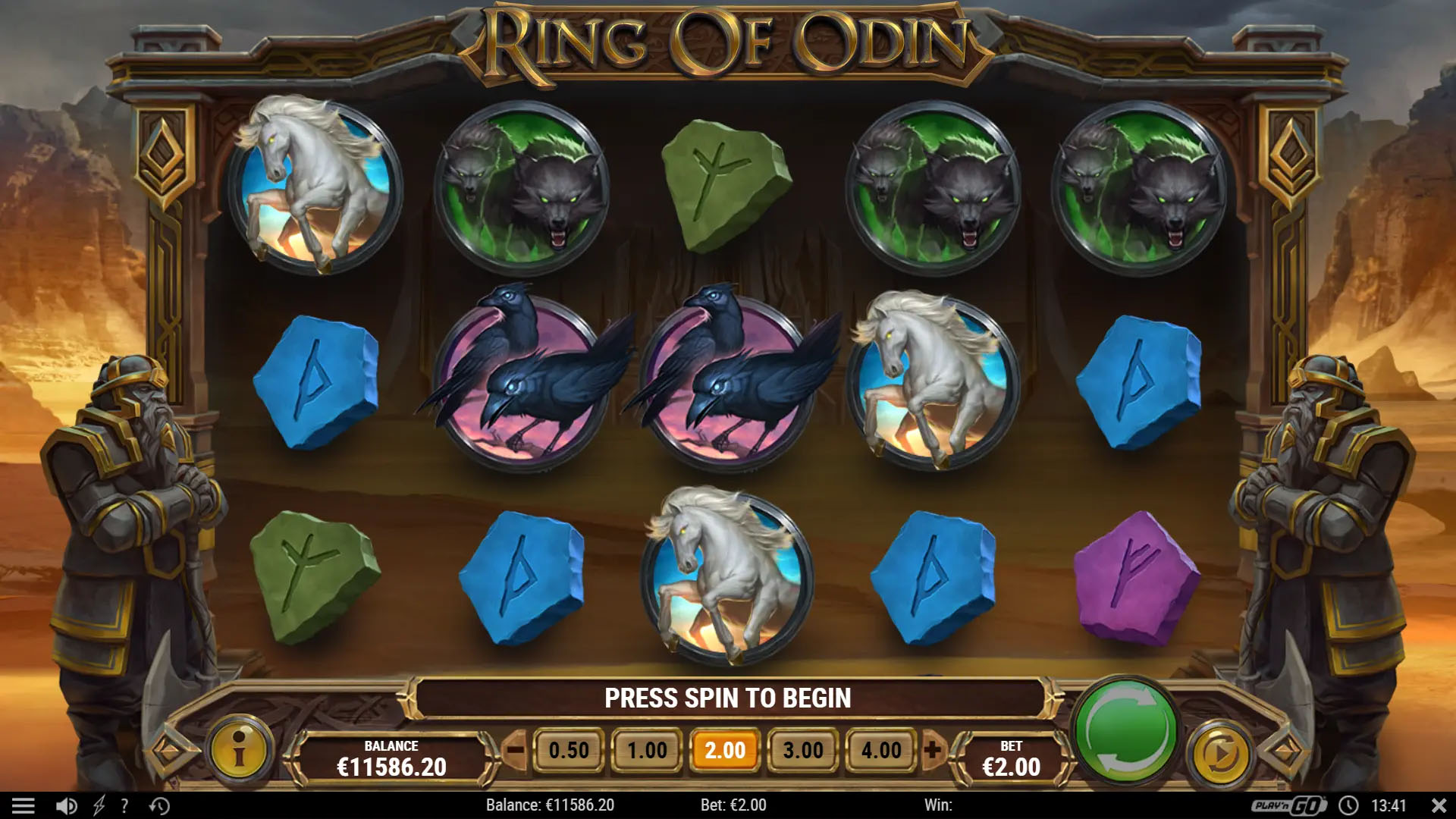Increase bet with the plus control

(x=933, y=749)
